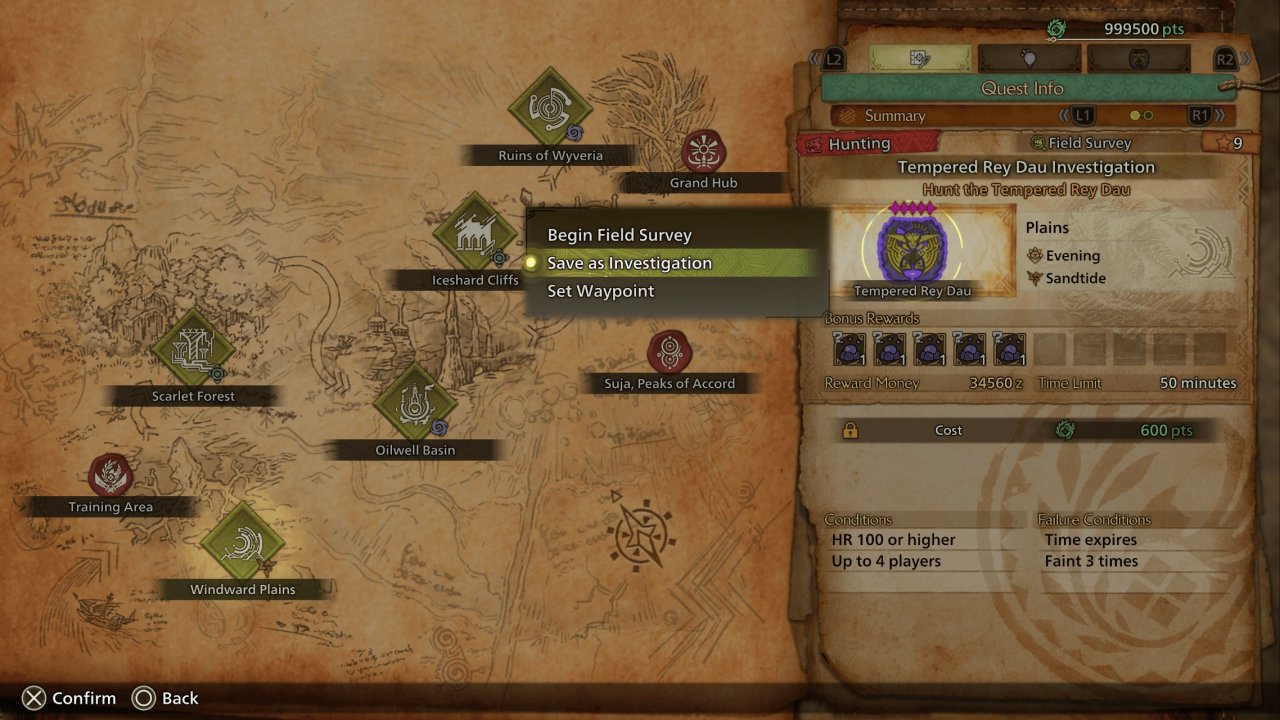Switch to the highlighted quest map tab
This screenshot has height=720, width=1280.
(919, 59)
